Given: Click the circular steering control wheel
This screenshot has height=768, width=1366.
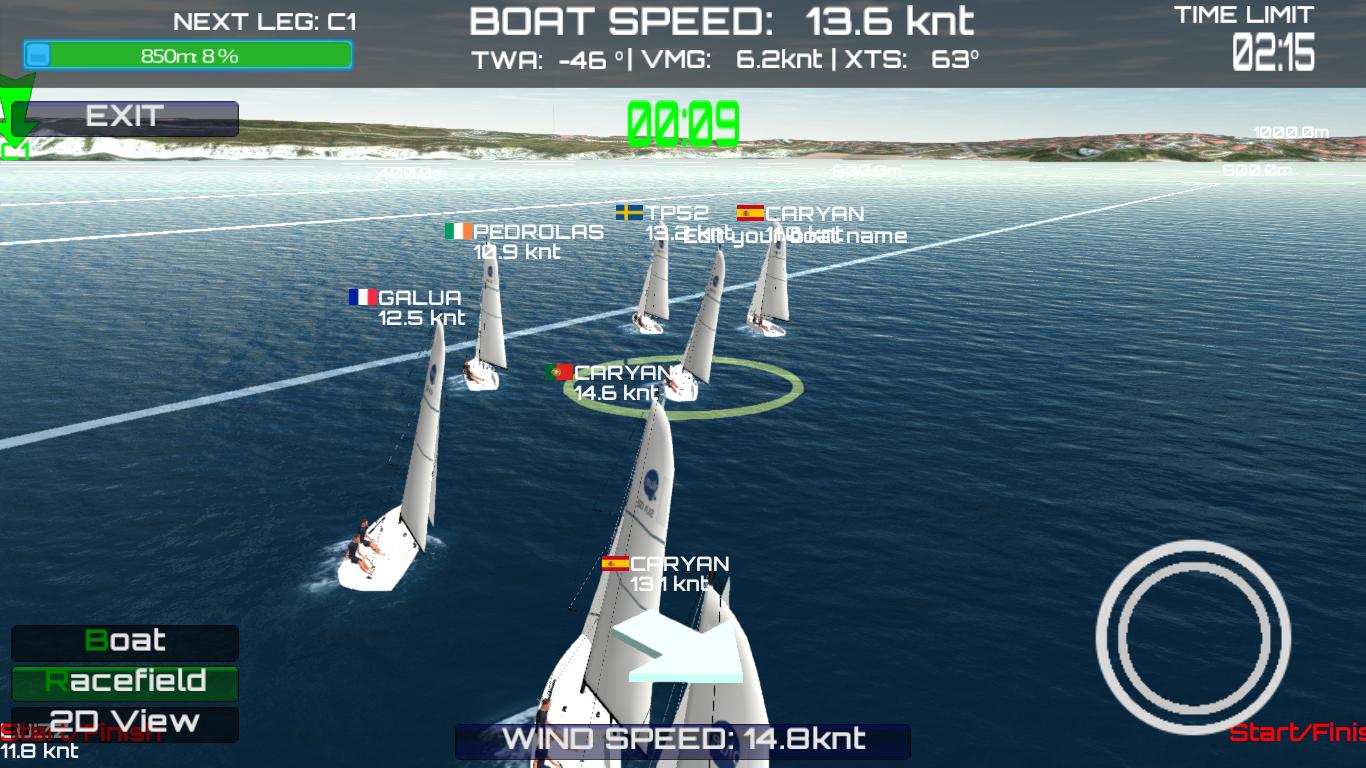Looking at the screenshot, I should pyautogui.click(x=1196, y=638).
